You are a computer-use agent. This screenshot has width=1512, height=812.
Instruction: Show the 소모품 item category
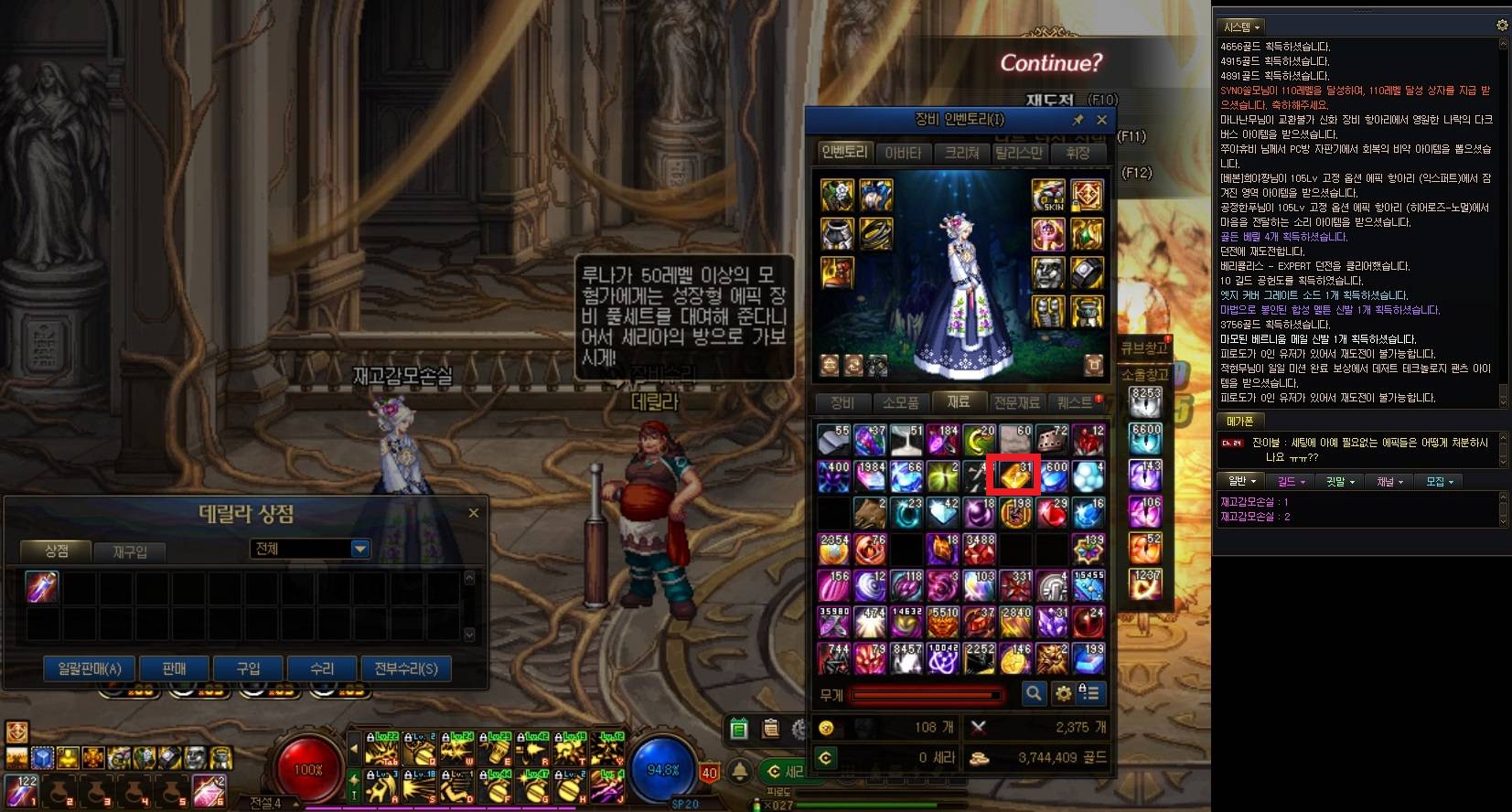pos(900,402)
